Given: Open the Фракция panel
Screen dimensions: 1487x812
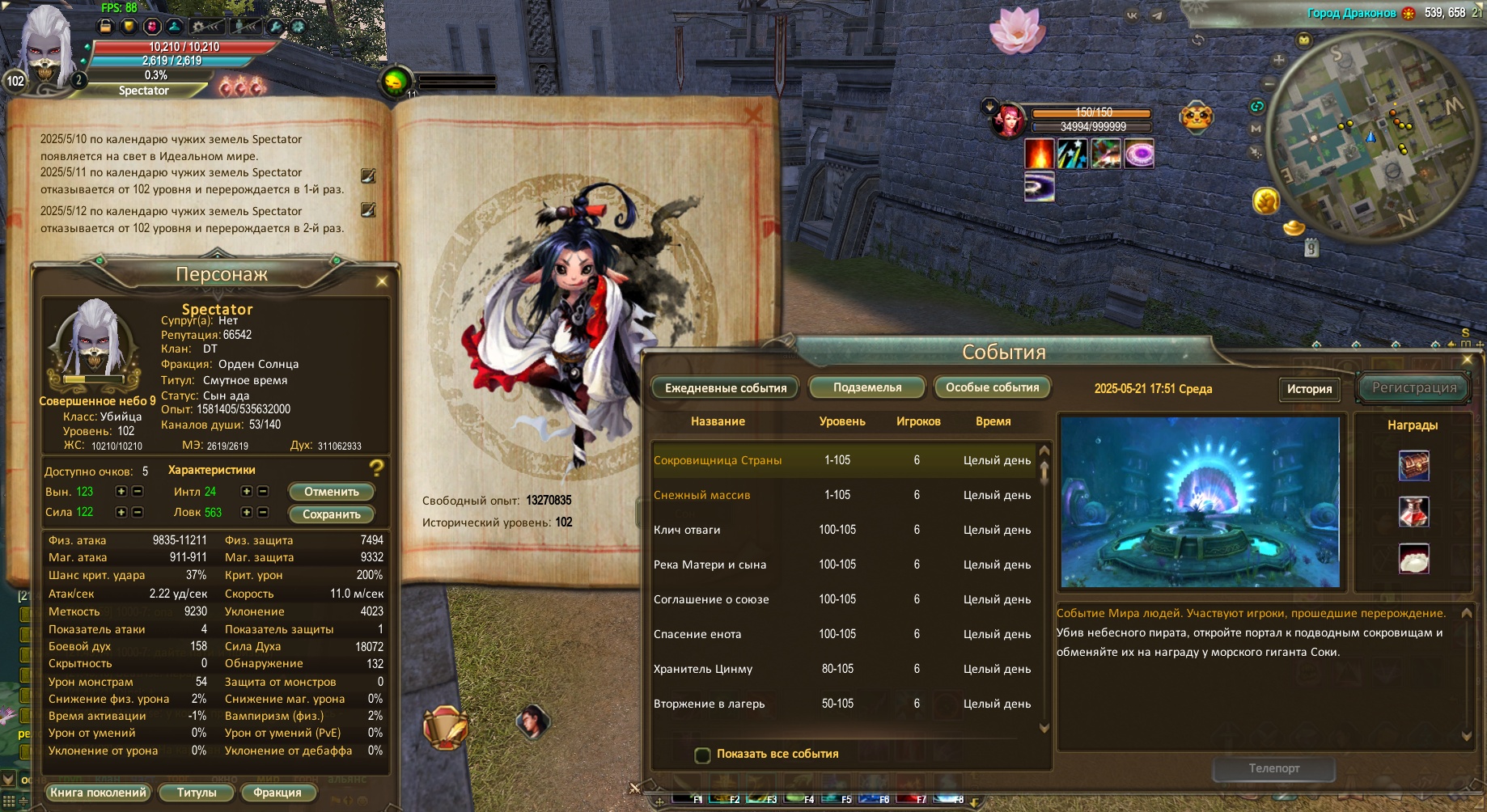Looking at the screenshot, I should [x=277, y=793].
